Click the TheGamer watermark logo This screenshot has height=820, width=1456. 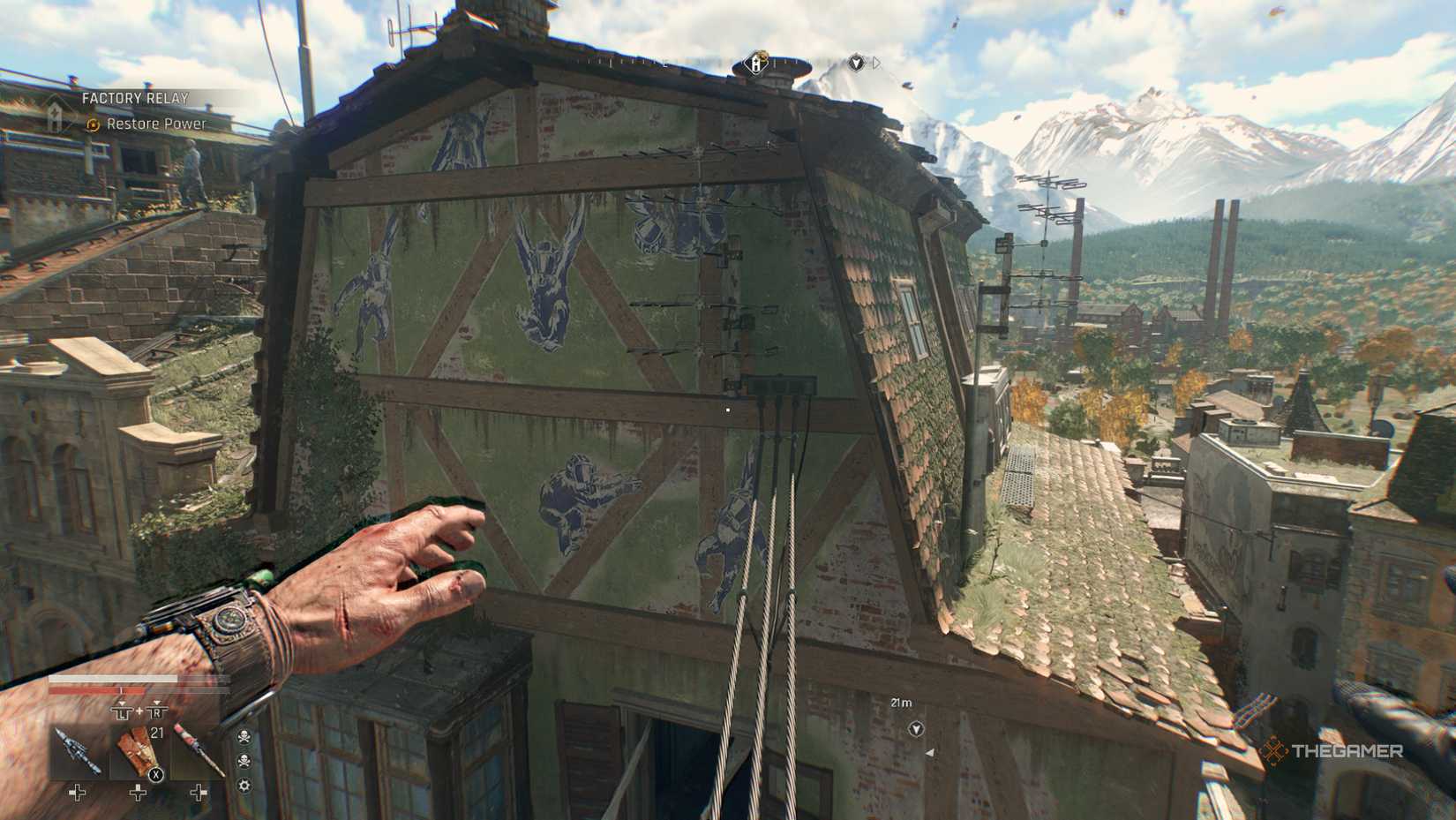tap(1332, 751)
